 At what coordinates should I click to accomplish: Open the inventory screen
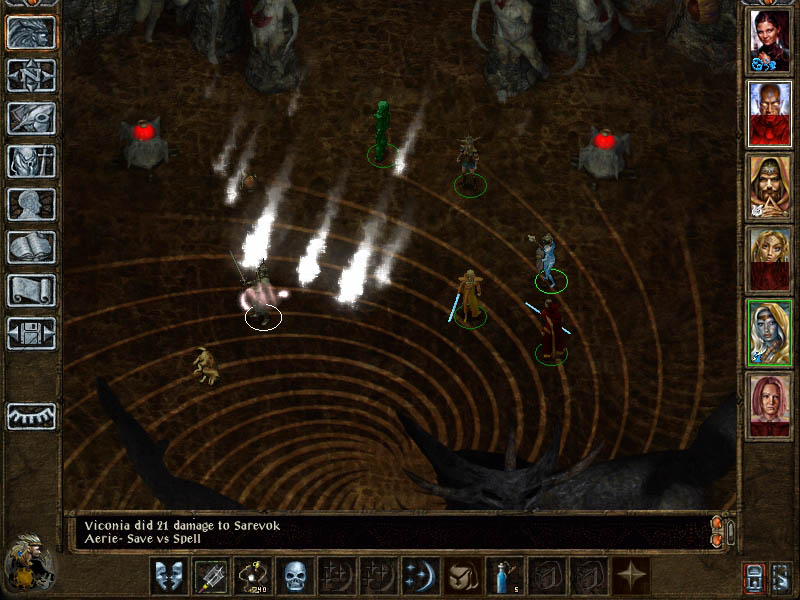[31, 161]
